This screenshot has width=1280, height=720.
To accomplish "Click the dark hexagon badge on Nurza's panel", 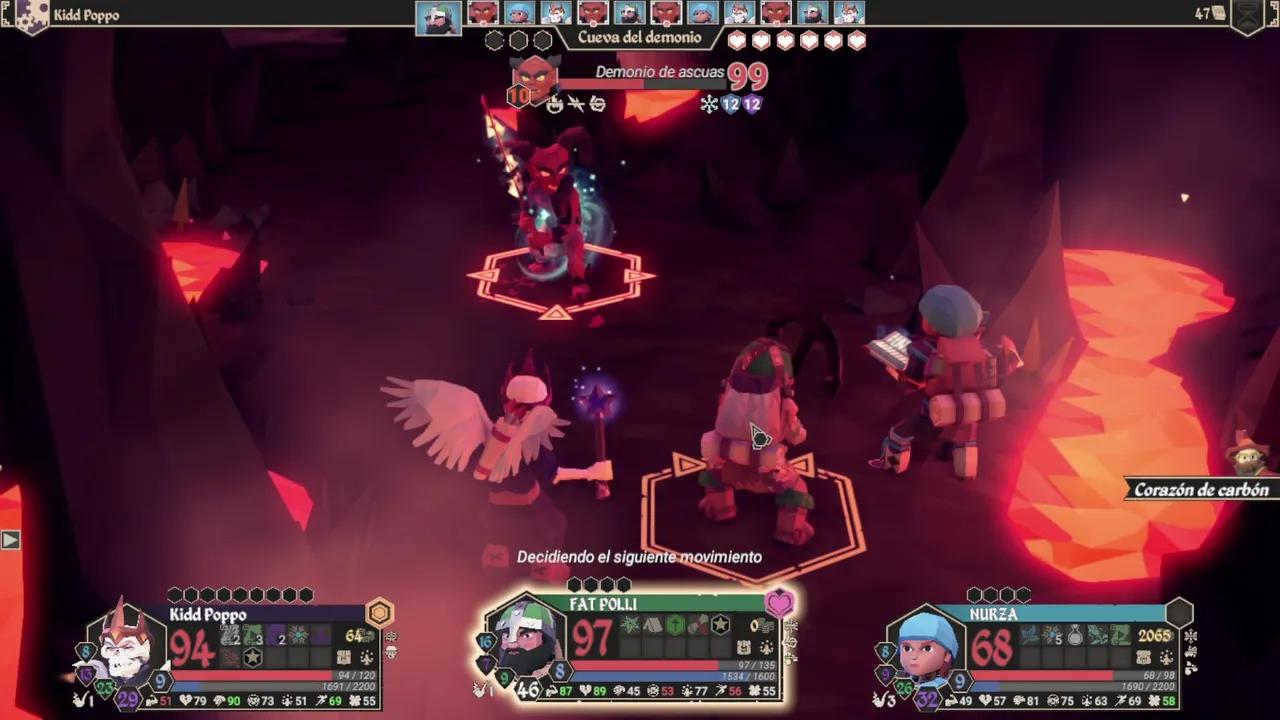I will 1180,612.
